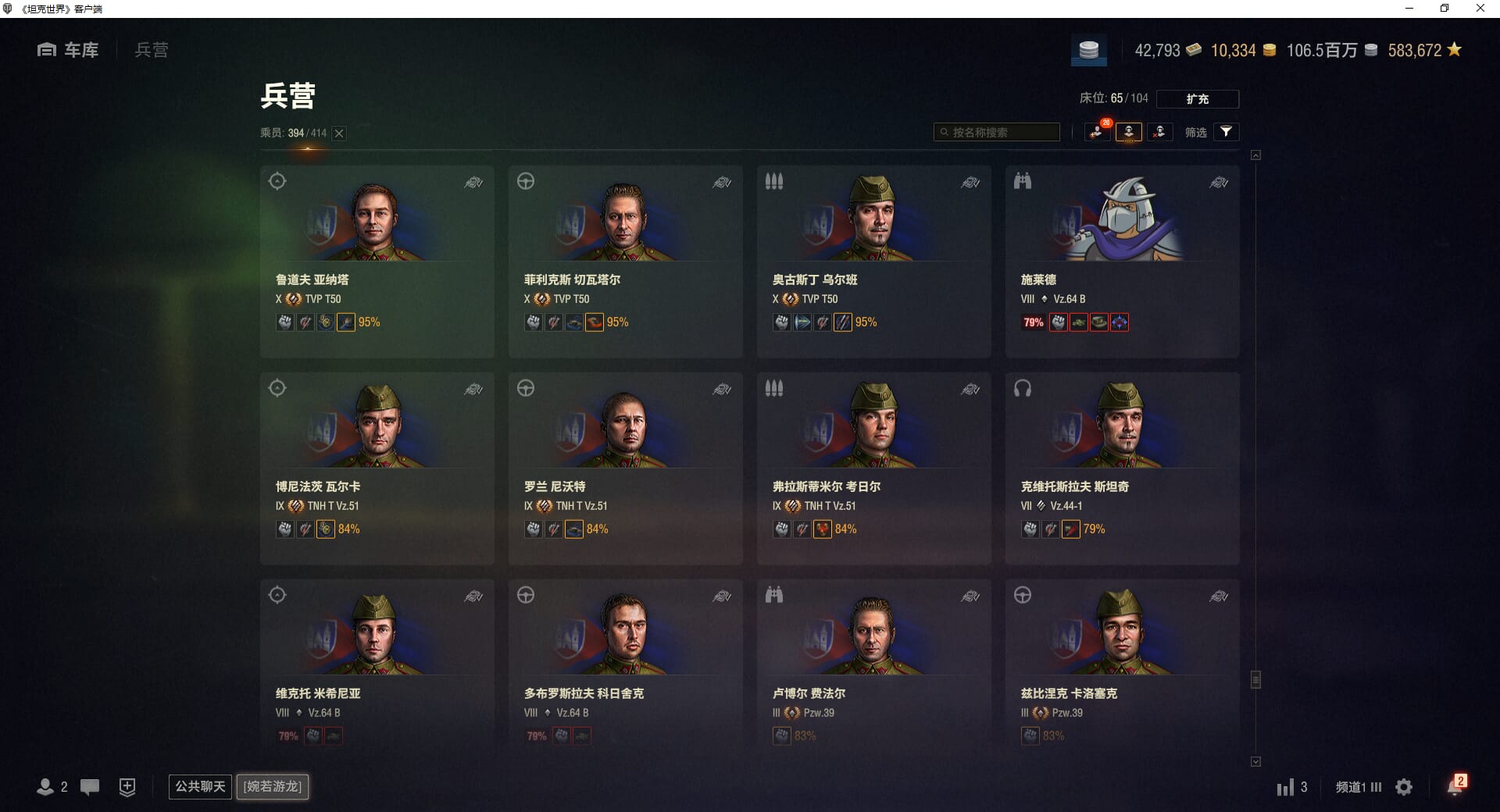Image resolution: width=1500 pixels, height=812 pixels.
Task: Open the 公共聊天 public chat channel
Action: click(x=200, y=786)
